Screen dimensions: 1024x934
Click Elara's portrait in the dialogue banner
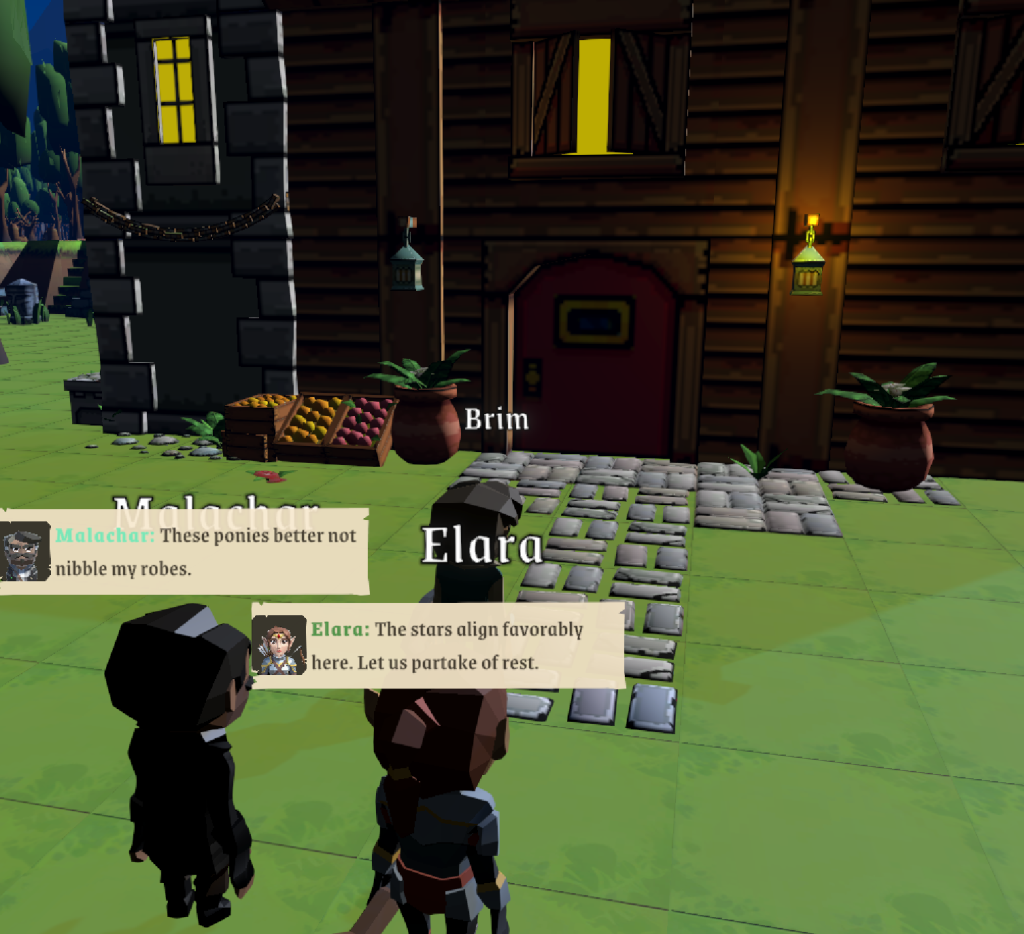pos(279,645)
